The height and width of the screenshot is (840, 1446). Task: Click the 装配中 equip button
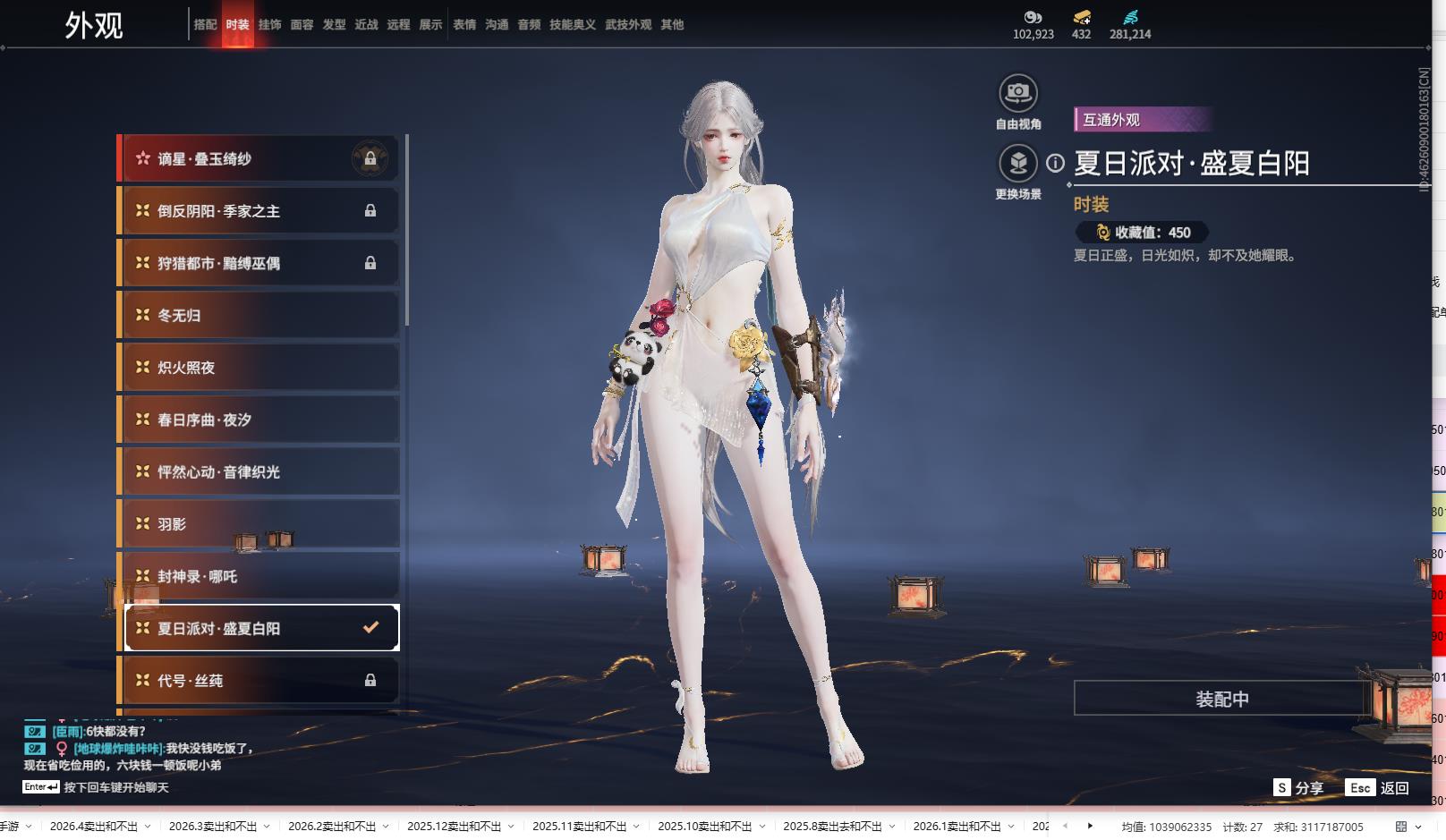click(x=1221, y=699)
